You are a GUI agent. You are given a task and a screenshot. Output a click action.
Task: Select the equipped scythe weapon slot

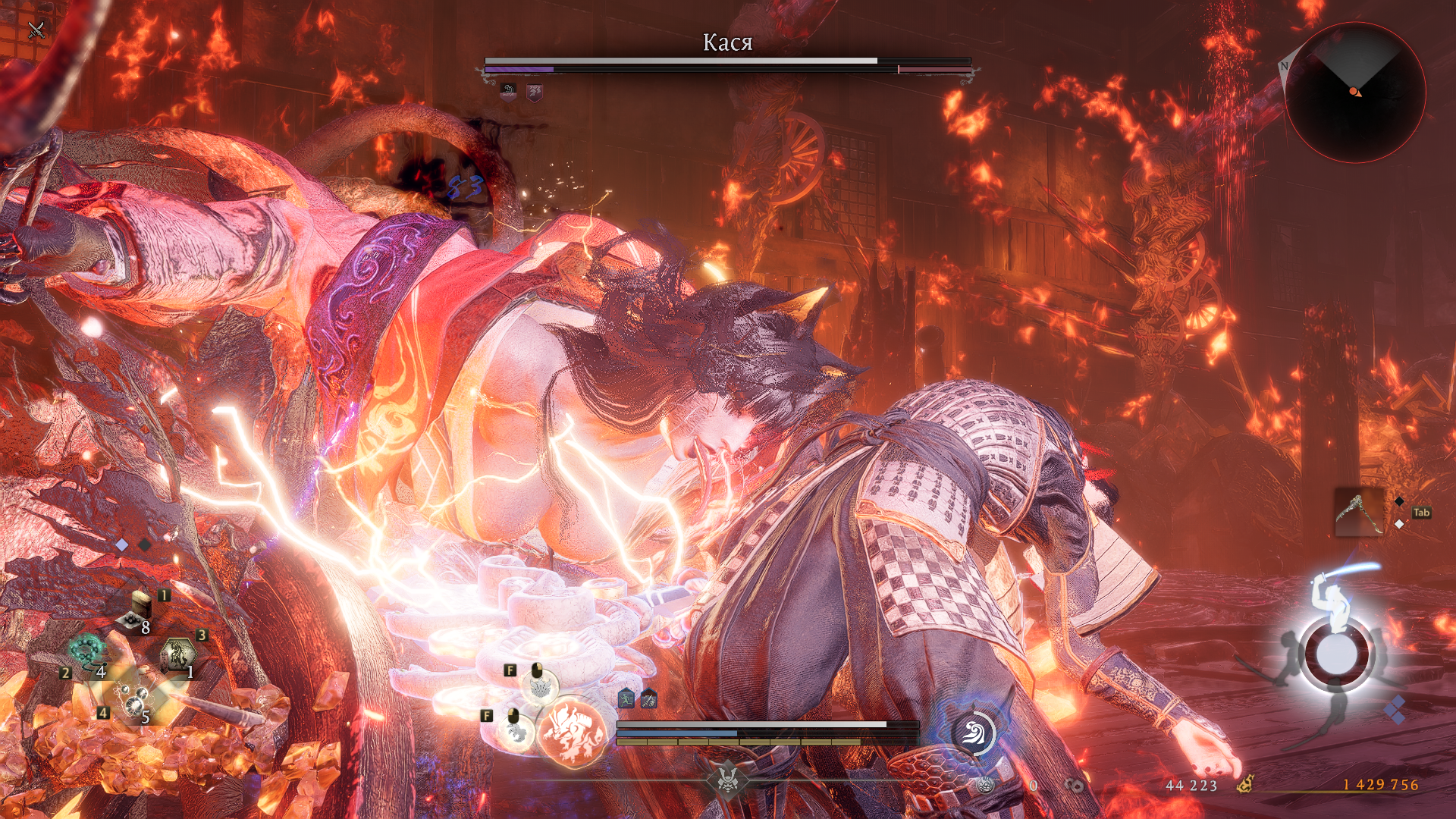coord(1358,513)
